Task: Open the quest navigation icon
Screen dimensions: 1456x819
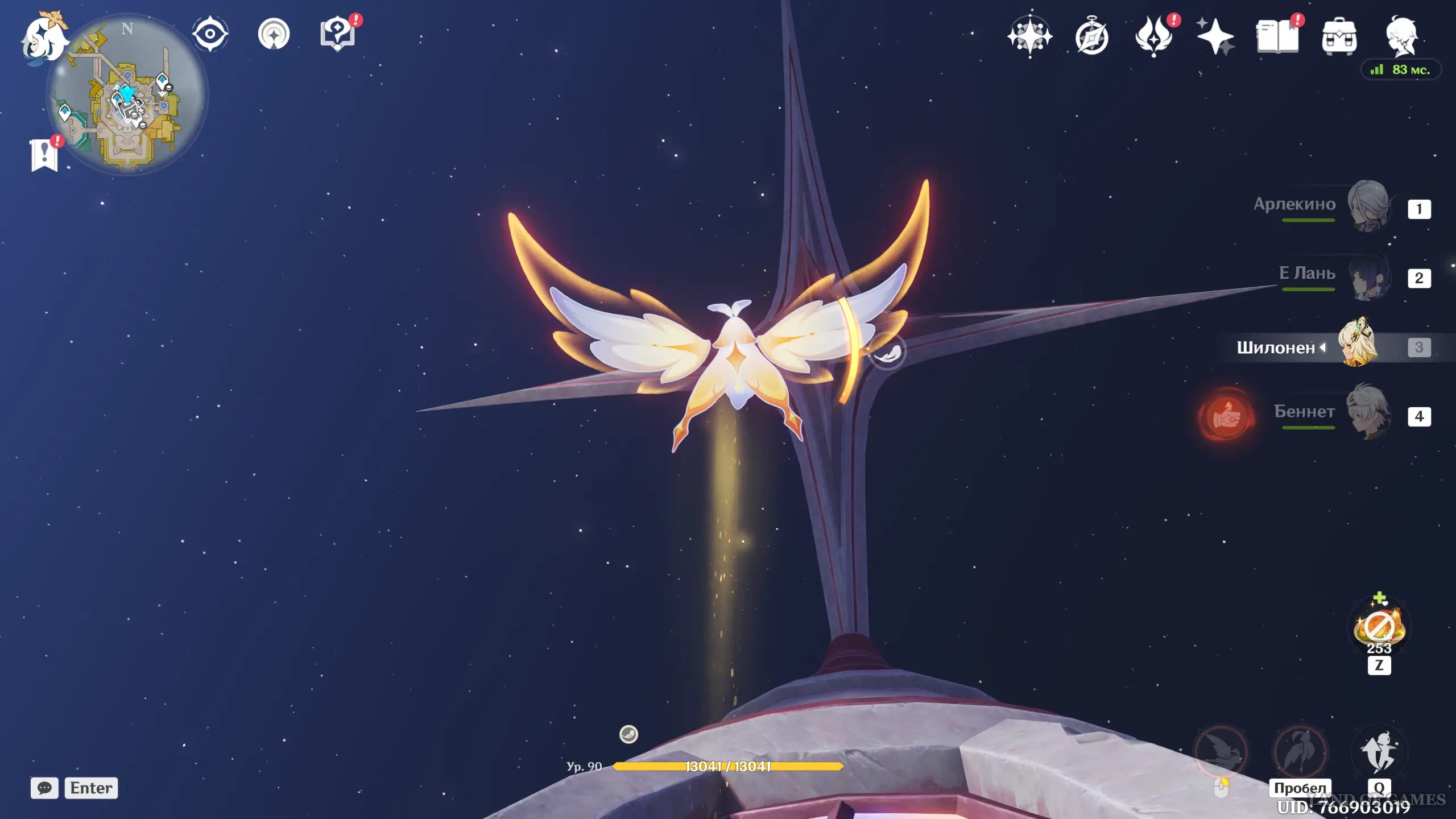Action: 274,34
